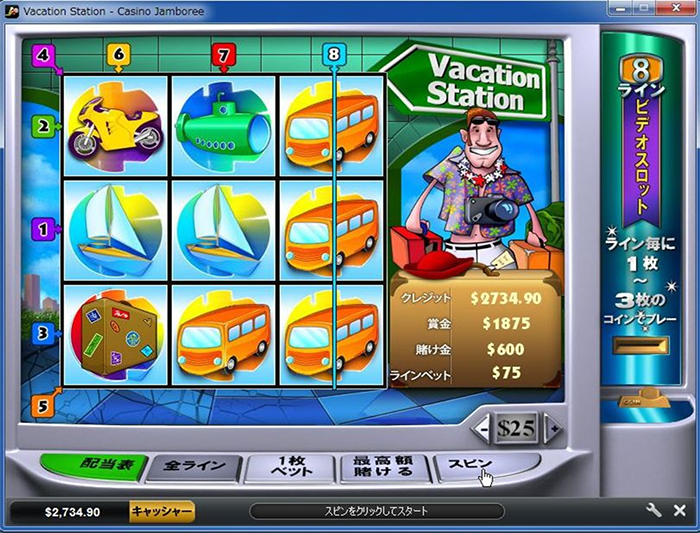This screenshot has height=533, width=700.
Task: Select payline marker 1
Action: (42, 229)
